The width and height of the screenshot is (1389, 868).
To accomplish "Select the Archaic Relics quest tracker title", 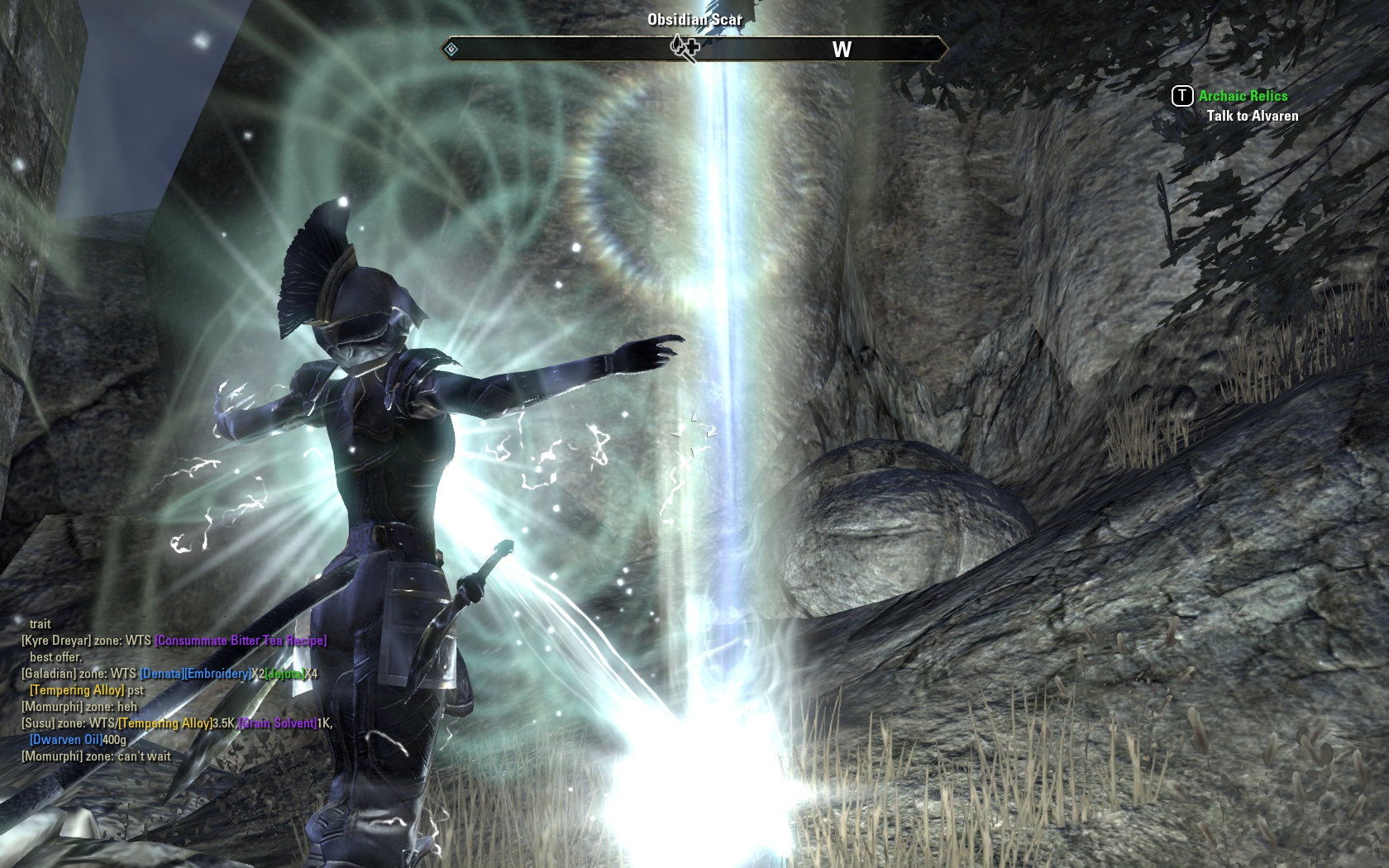I will pyautogui.click(x=1243, y=96).
